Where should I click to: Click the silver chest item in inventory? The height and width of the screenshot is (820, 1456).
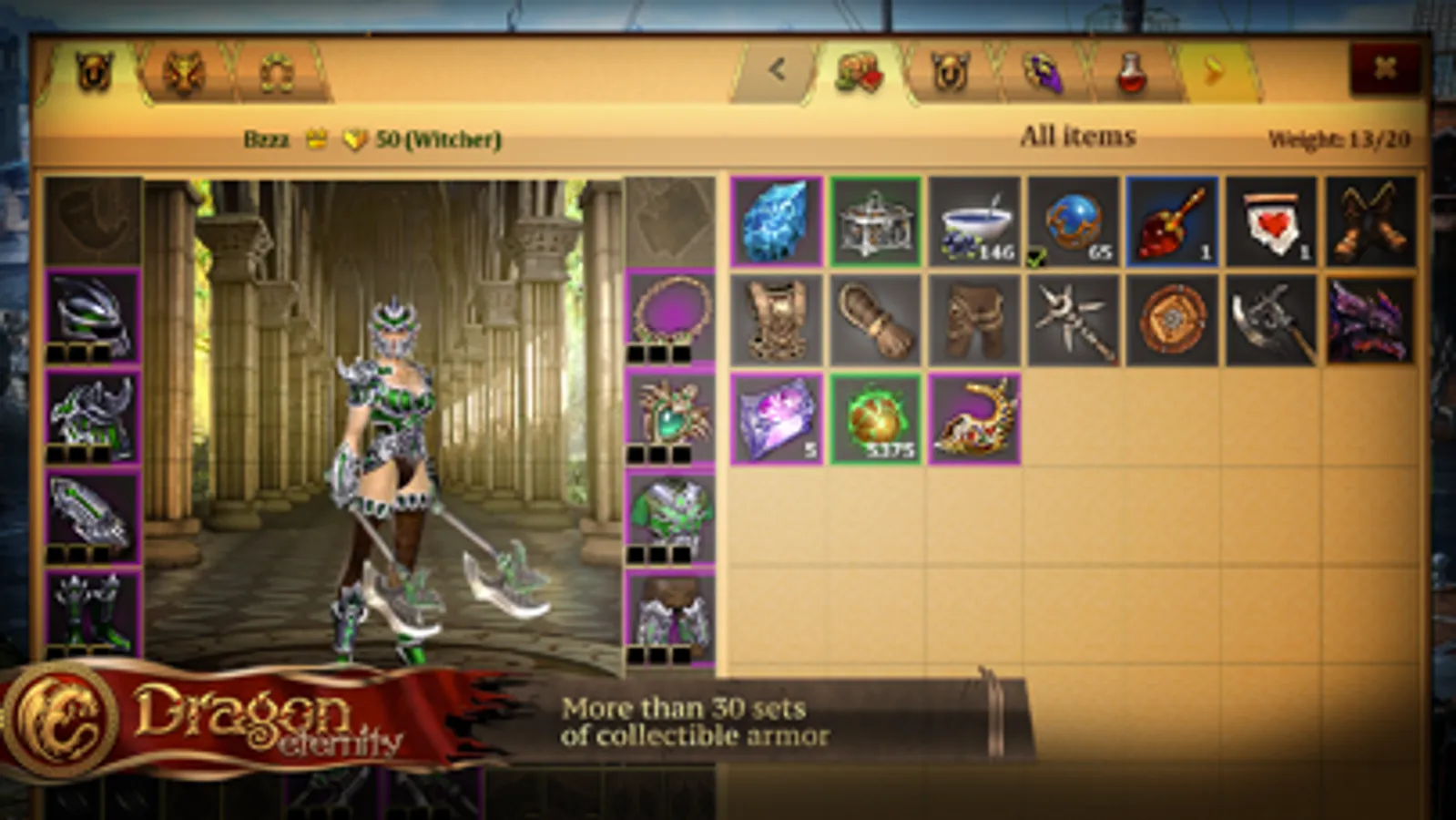pos(874,221)
